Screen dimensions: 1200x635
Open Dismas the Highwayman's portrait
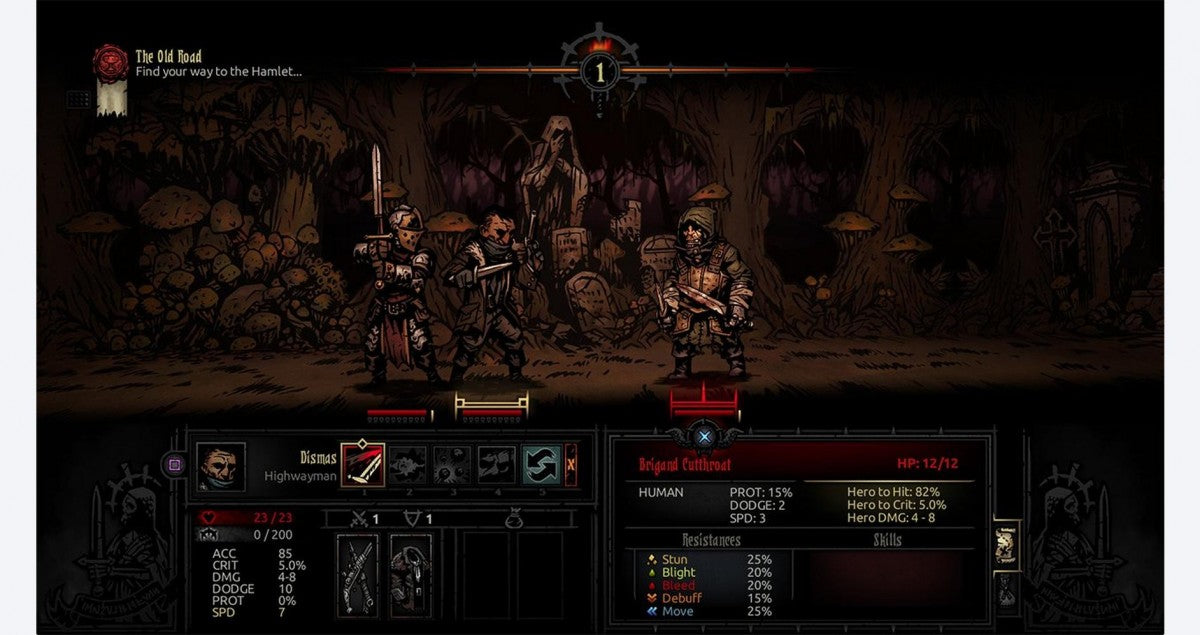pos(221,467)
